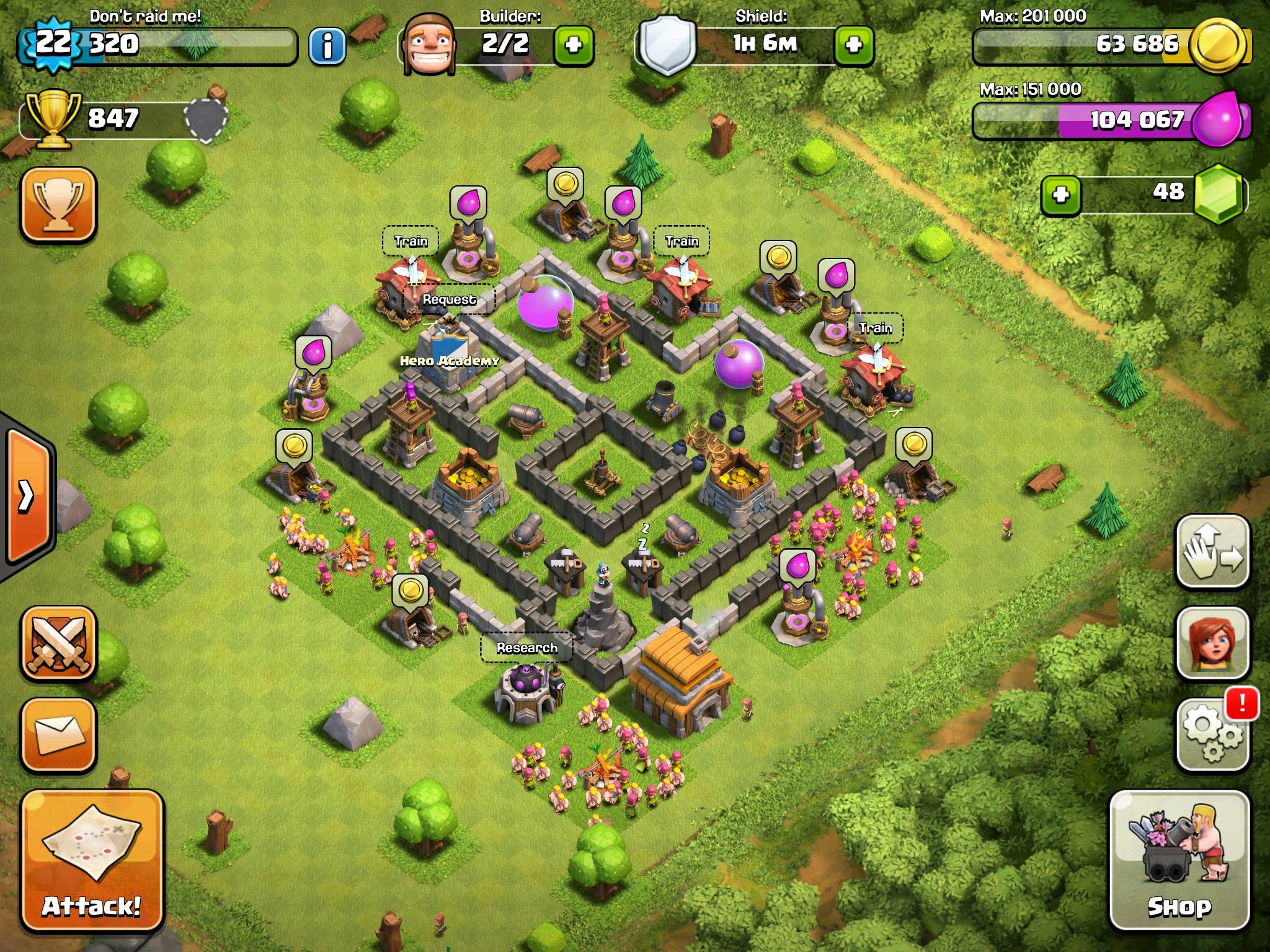Tap the Request label on the clan castle
This screenshot has width=1270, height=952.
[x=449, y=299]
